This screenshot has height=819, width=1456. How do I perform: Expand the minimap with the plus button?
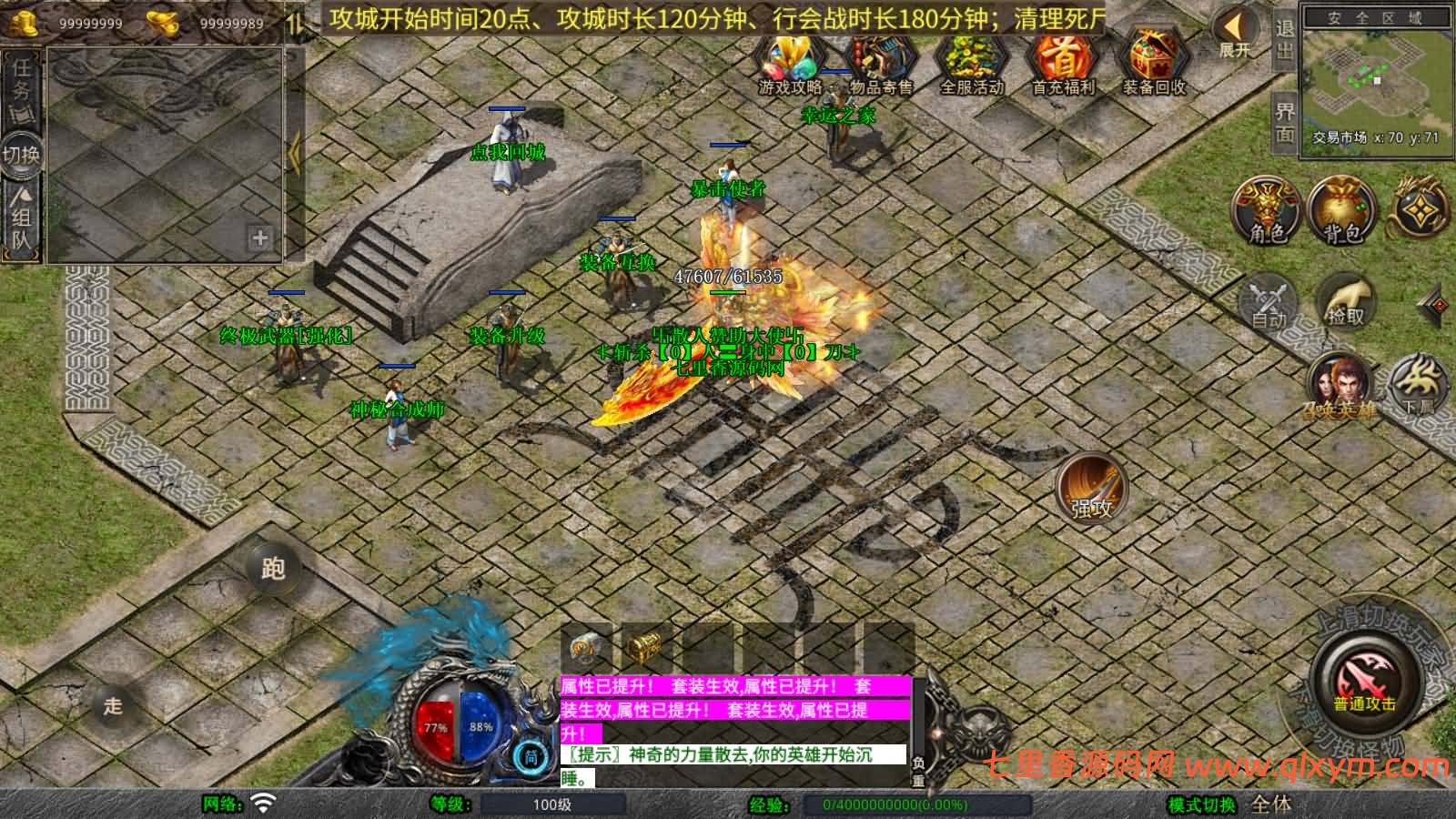click(258, 239)
